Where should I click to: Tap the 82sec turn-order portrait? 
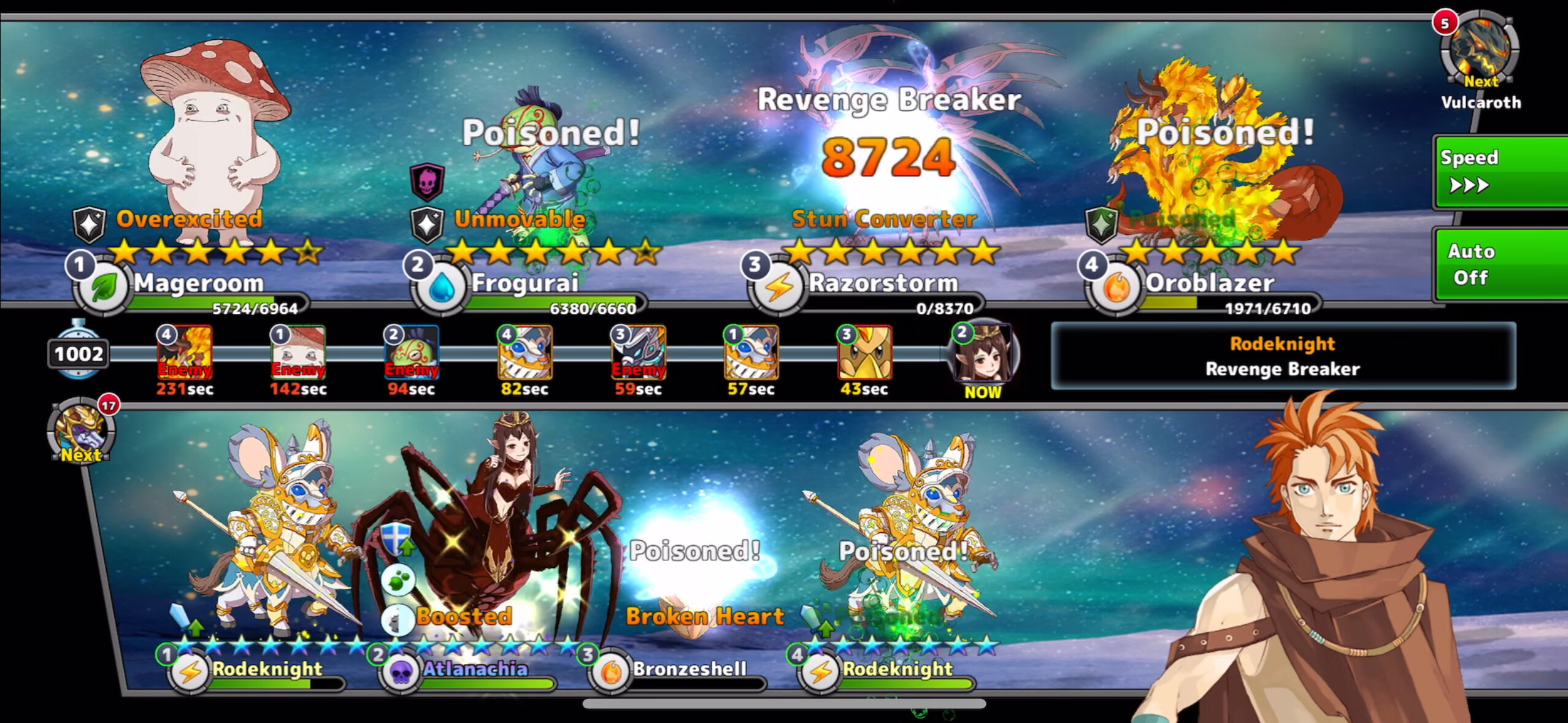pyautogui.click(x=525, y=353)
